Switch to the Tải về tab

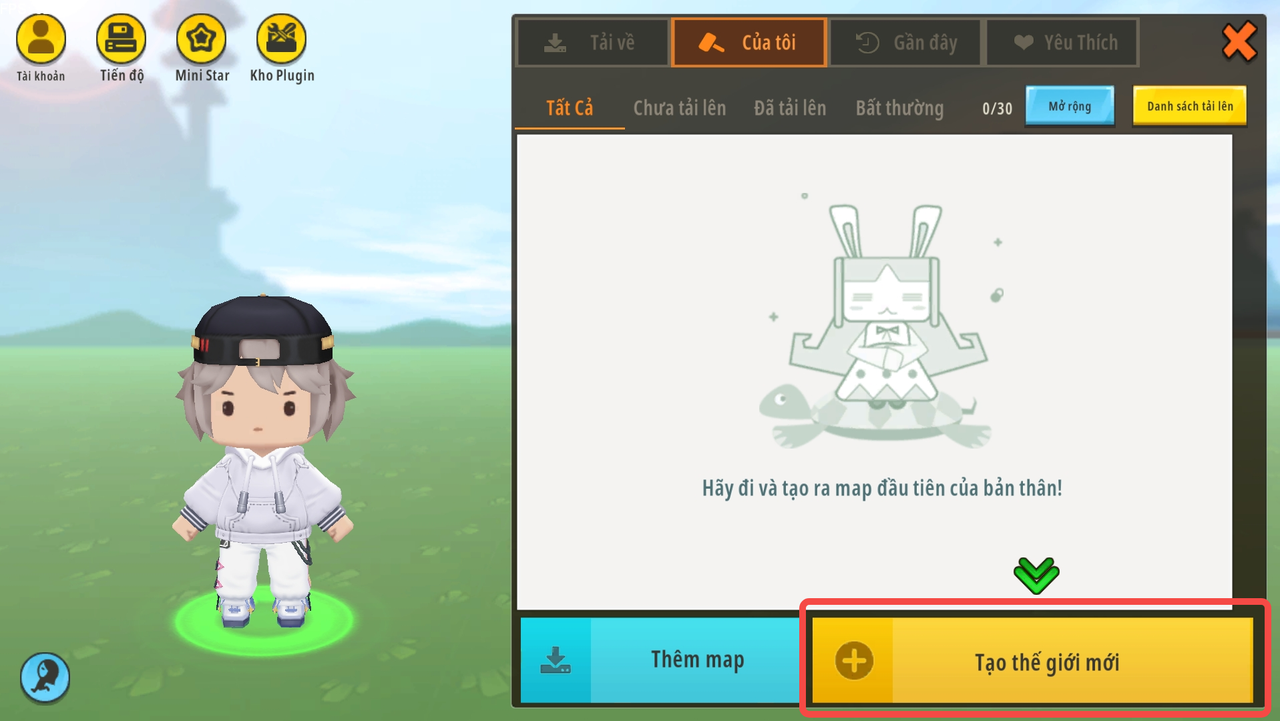tap(591, 43)
